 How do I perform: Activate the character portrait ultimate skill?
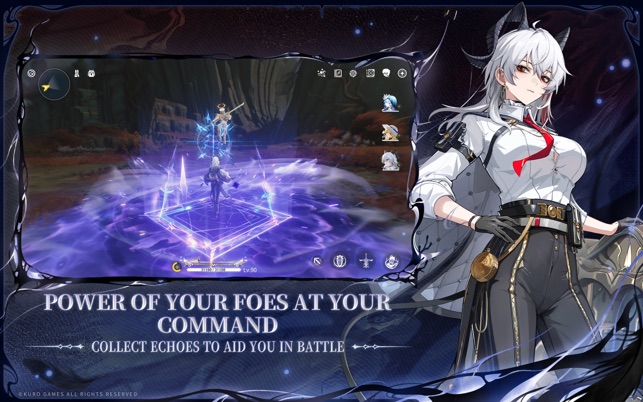point(392,262)
